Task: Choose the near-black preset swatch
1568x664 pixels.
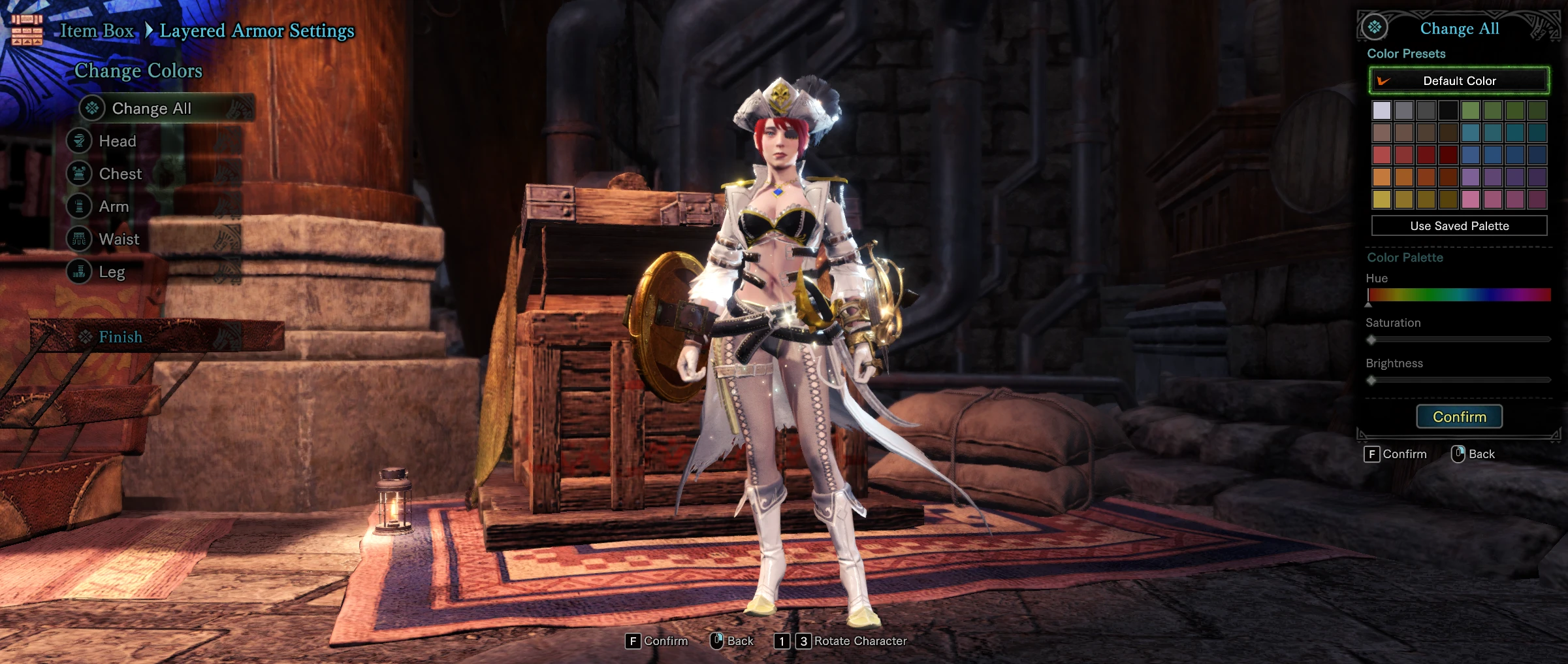Action: (1448, 110)
